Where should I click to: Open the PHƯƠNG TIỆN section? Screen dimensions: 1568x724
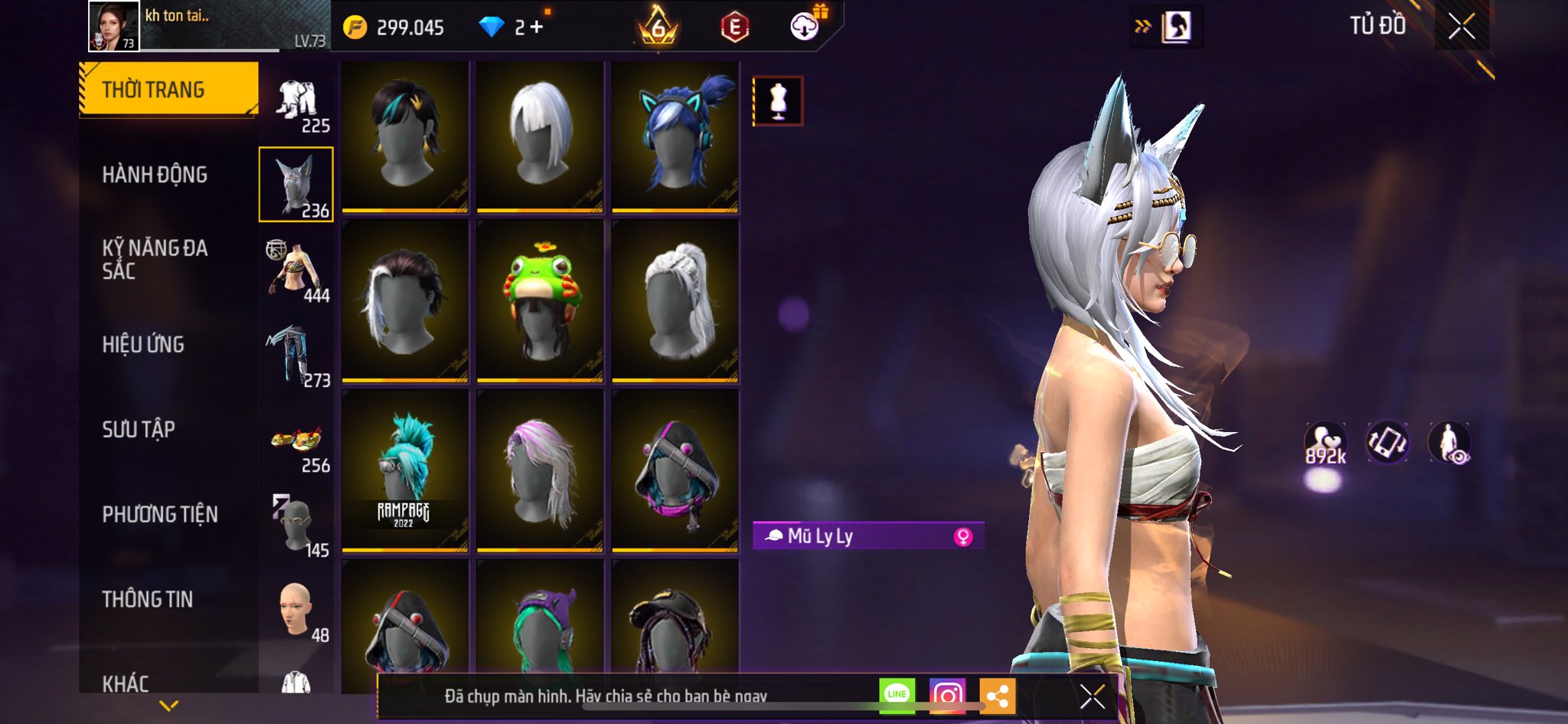tap(160, 514)
